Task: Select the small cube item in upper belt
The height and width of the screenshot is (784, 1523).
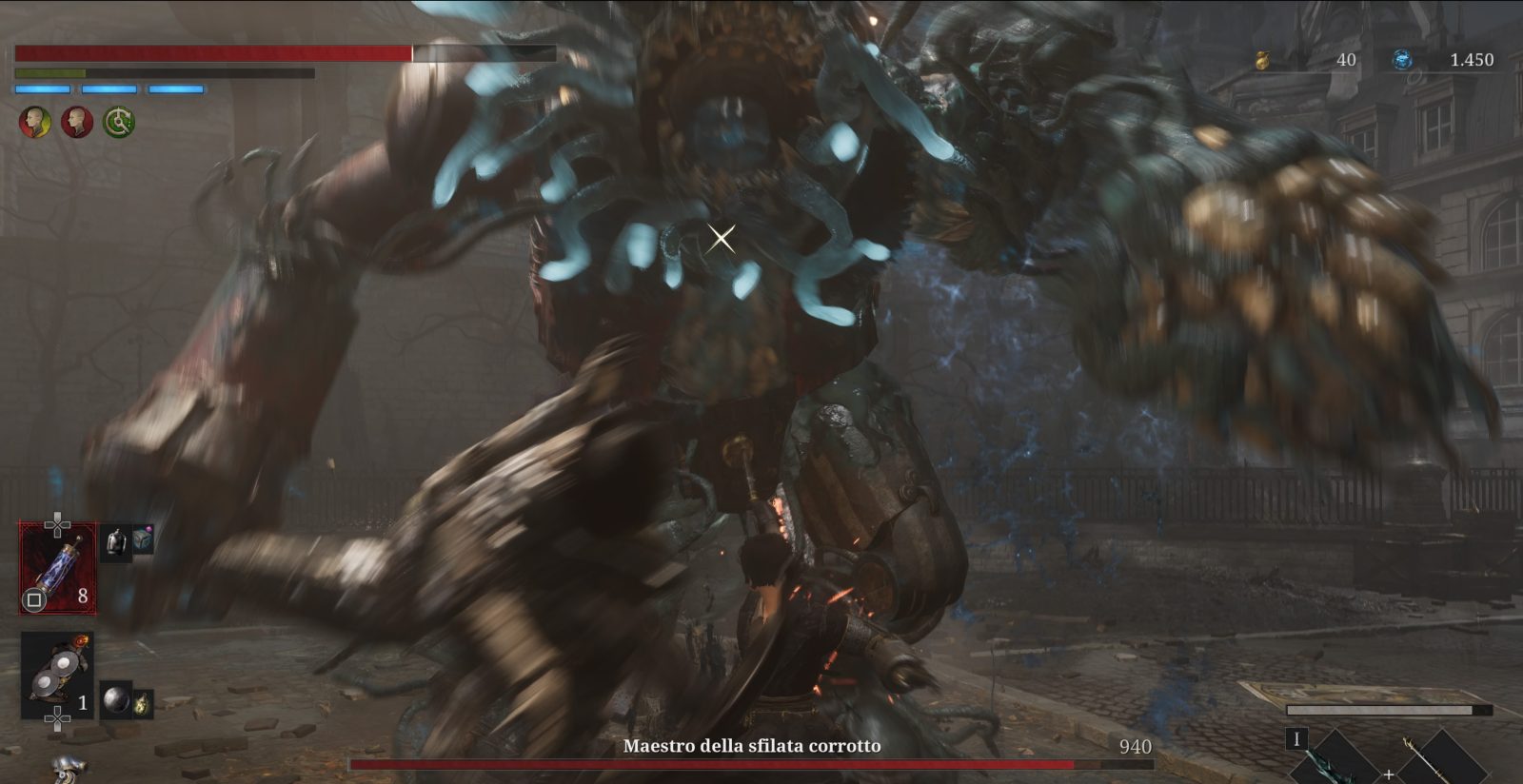Action: [x=143, y=539]
